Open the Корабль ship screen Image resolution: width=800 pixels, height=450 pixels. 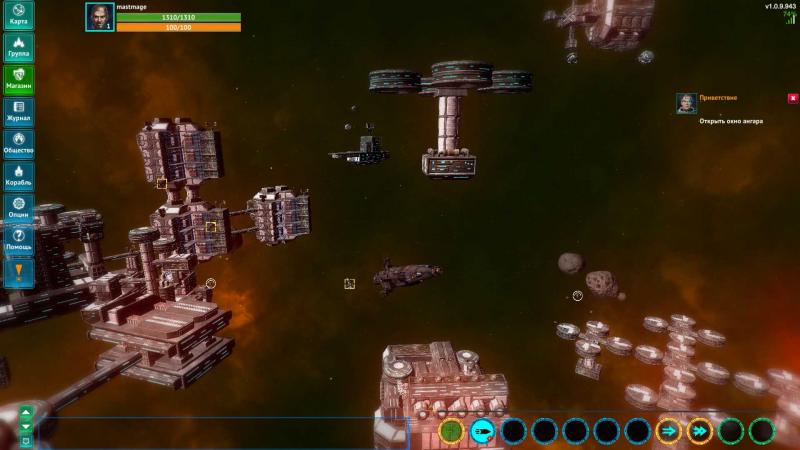18,175
